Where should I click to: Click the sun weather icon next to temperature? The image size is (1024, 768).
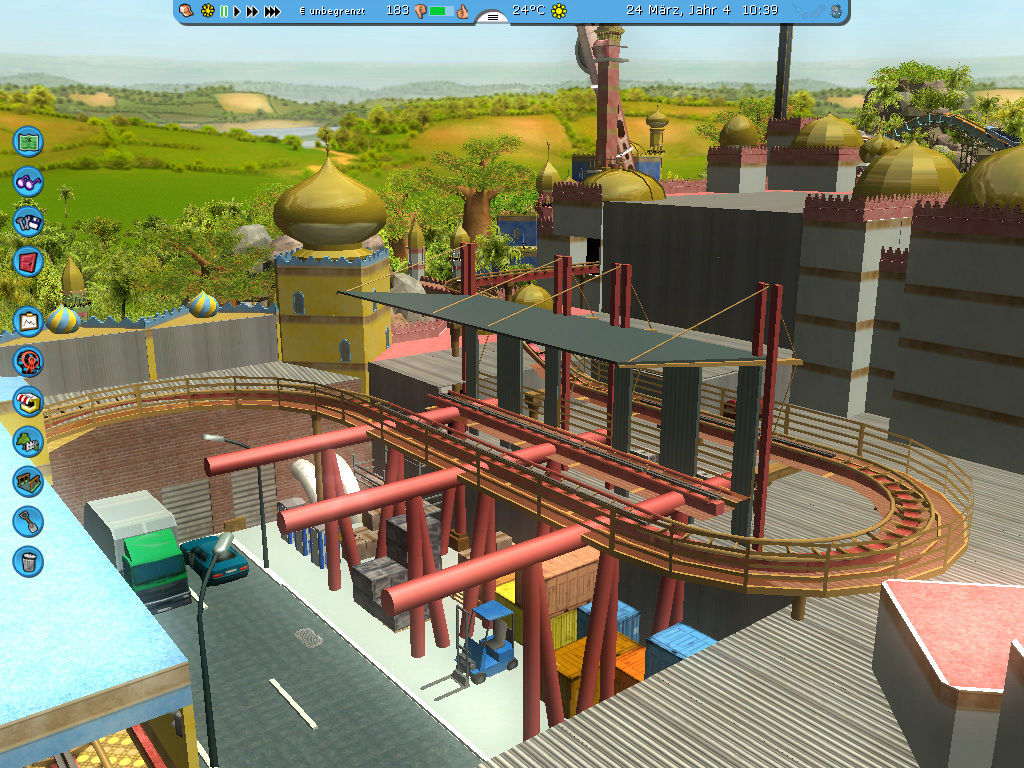[x=559, y=11]
